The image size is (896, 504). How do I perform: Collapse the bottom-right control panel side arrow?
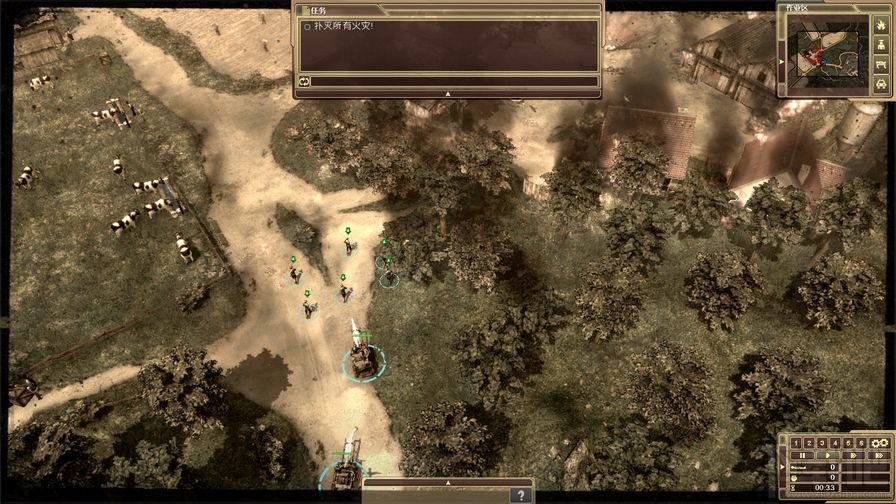(x=782, y=467)
